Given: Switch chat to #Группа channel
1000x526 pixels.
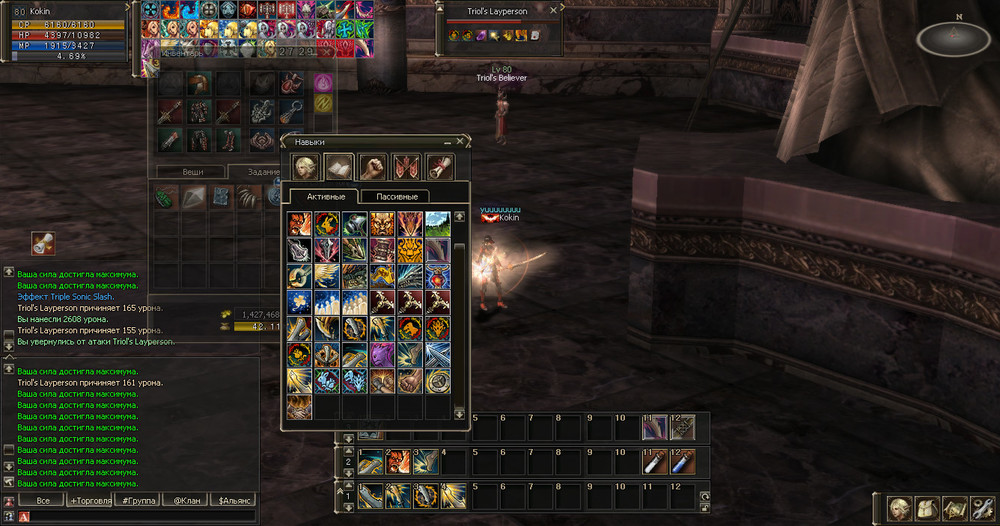Looking at the screenshot, I should click(136, 500).
